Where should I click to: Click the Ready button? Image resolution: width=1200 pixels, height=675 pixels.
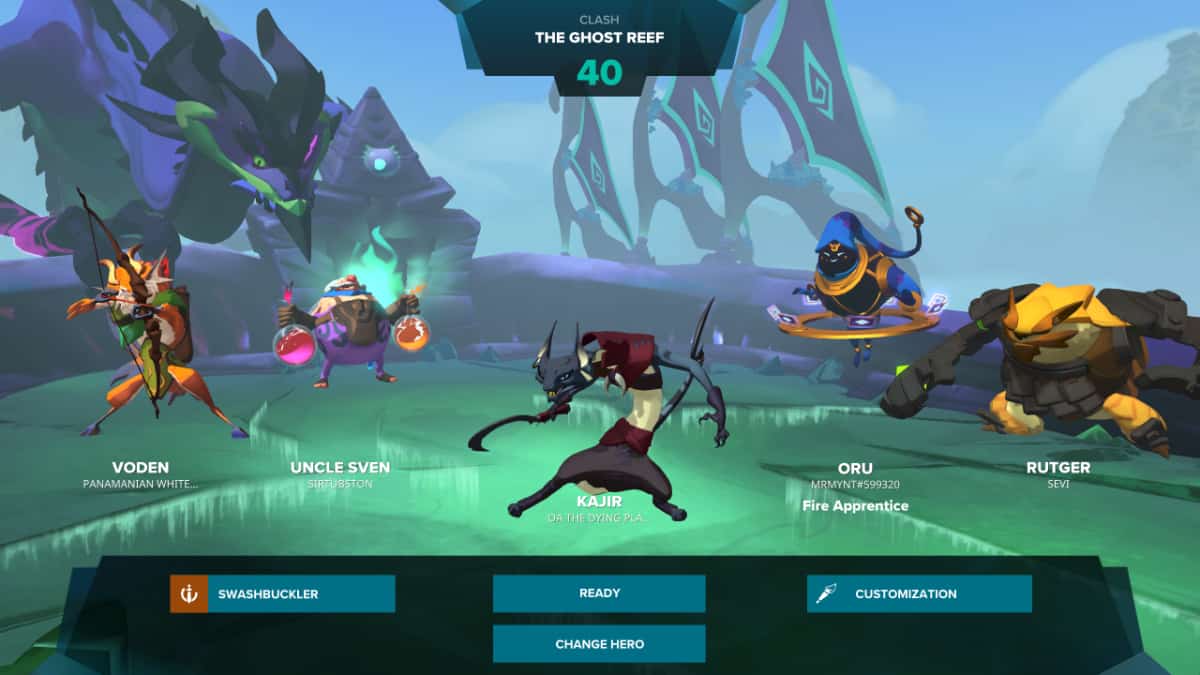(599, 593)
